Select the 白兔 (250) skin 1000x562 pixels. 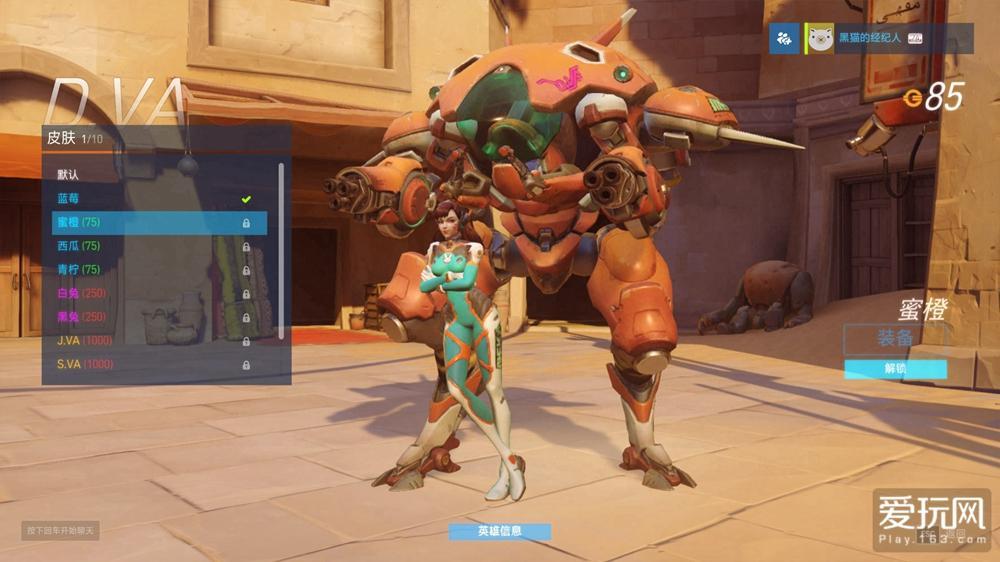[x=150, y=293]
